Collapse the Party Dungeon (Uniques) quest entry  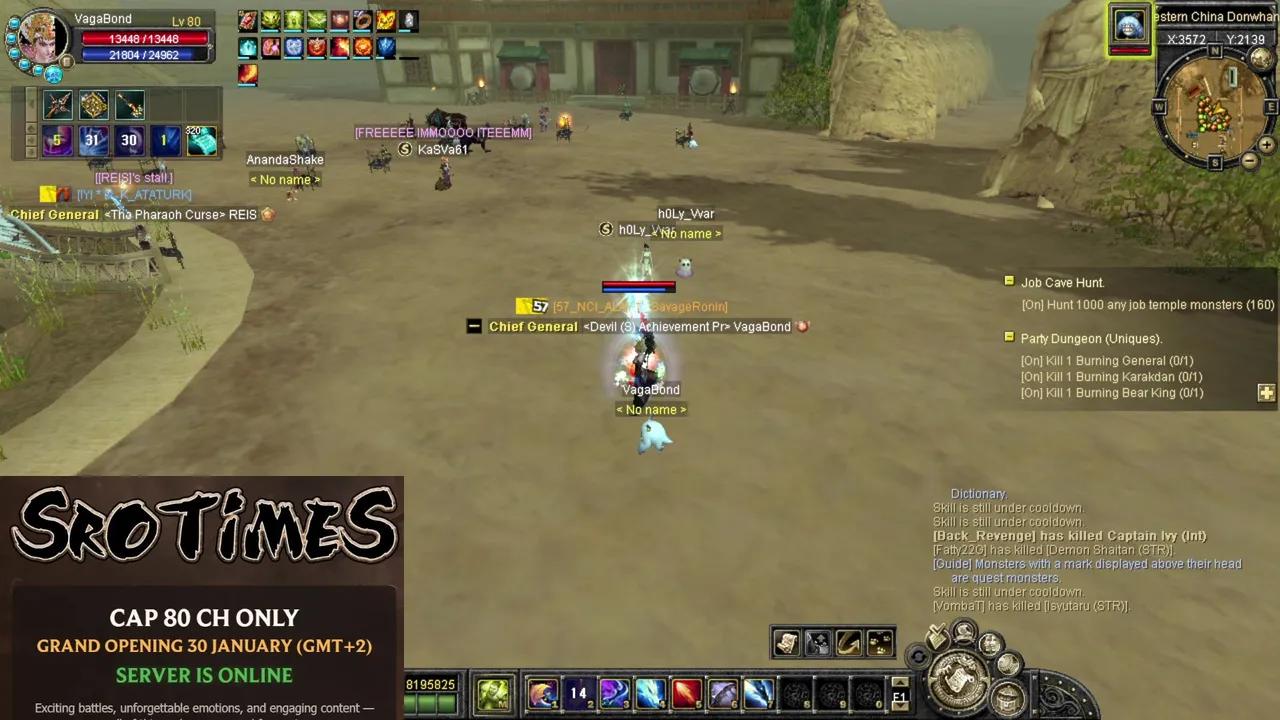click(1009, 338)
